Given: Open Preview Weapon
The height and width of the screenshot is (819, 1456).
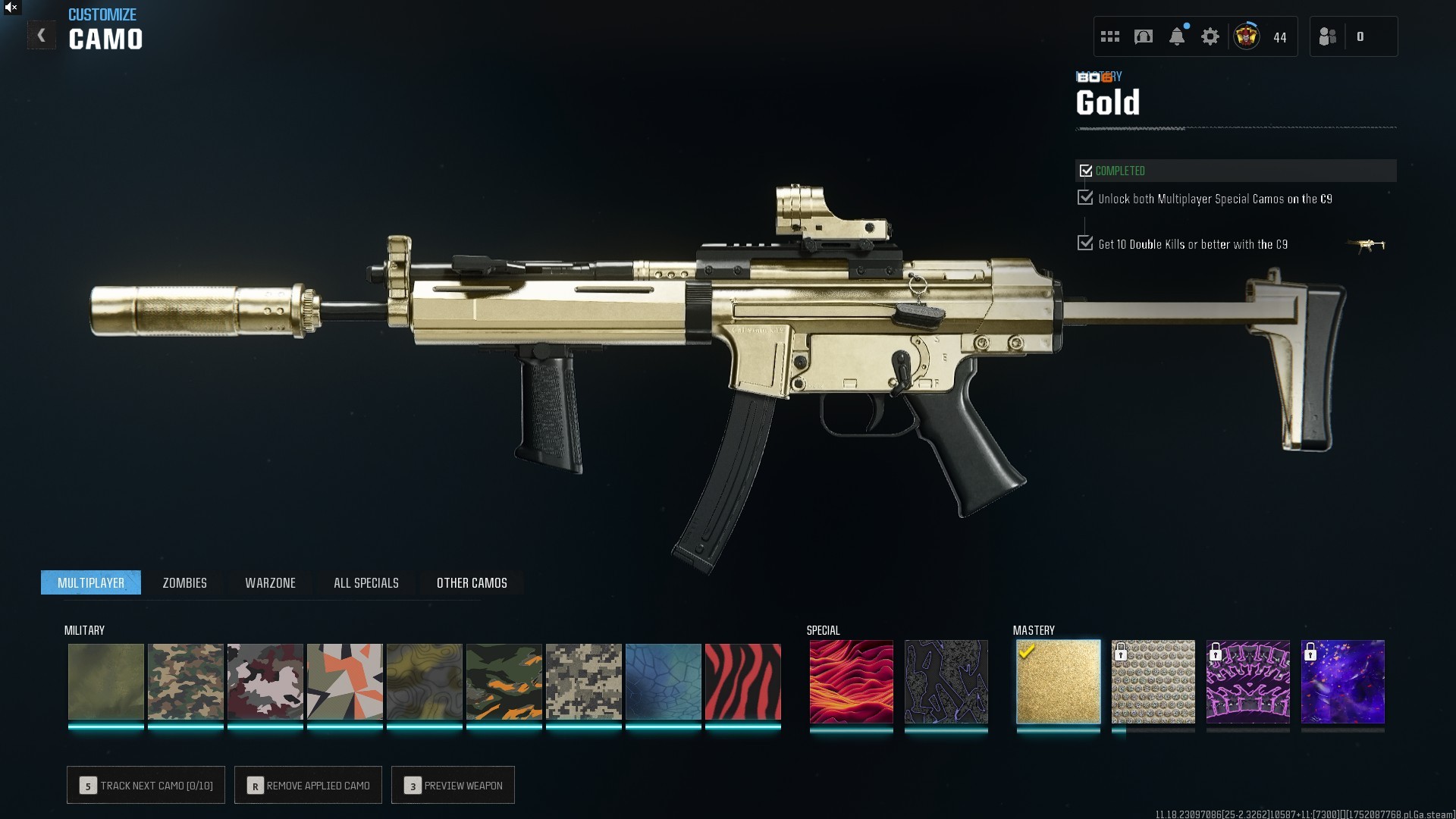Looking at the screenshot, I should pyautogui.click(x=453, y=785).
